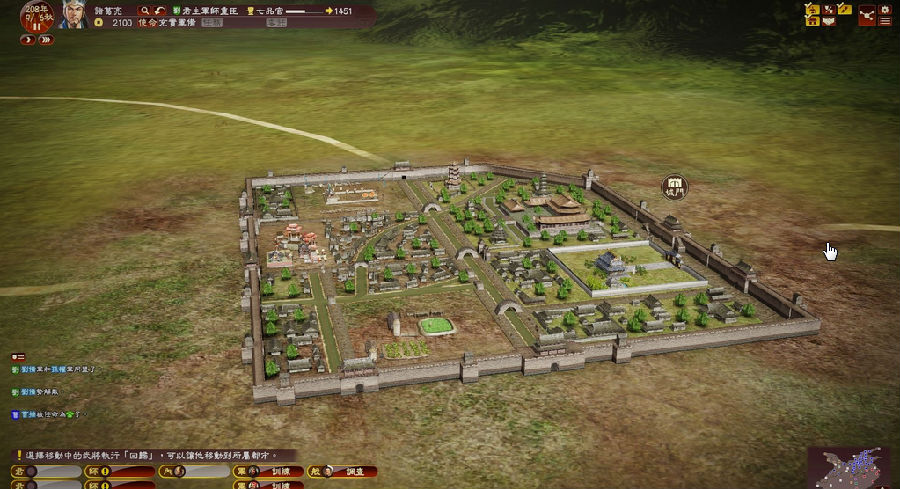Toggle the upper checked building filter icon
The image size is (900, 489).
813,9
